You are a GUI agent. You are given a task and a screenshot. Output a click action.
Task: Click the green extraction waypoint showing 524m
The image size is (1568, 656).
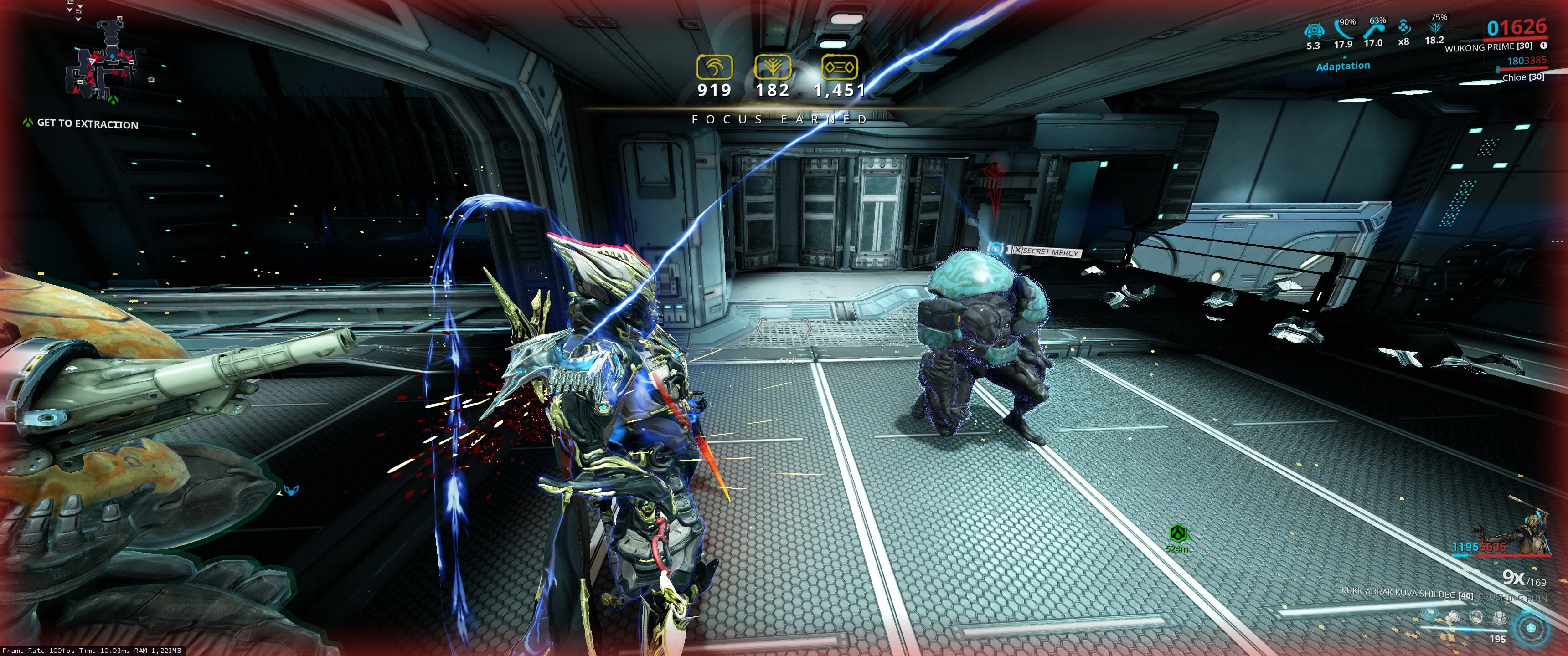click(x=1178, y=534)
